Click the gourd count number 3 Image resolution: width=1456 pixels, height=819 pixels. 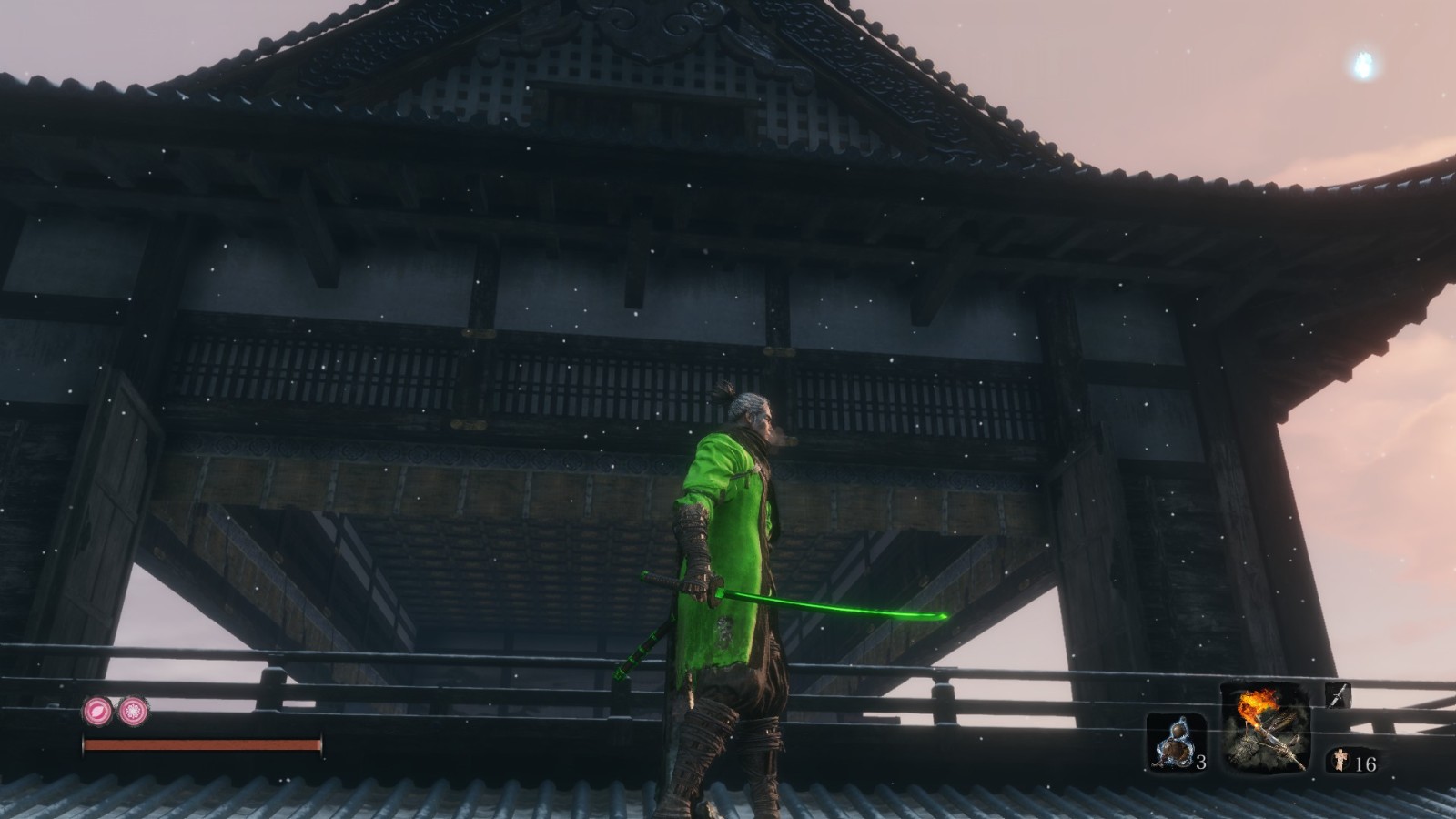(x=1203, y=763)
